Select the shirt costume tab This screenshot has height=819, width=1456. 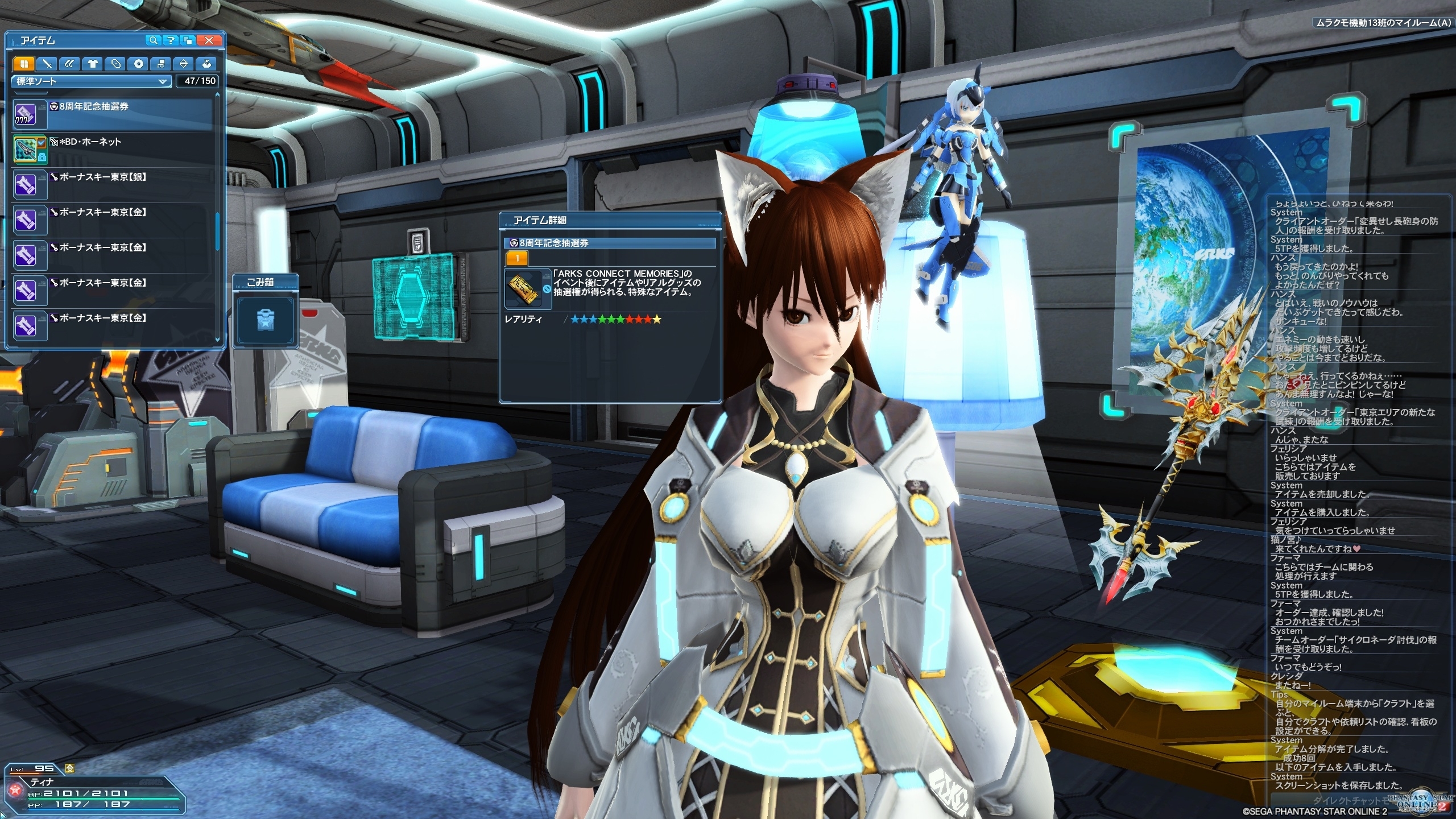point(92,64)
